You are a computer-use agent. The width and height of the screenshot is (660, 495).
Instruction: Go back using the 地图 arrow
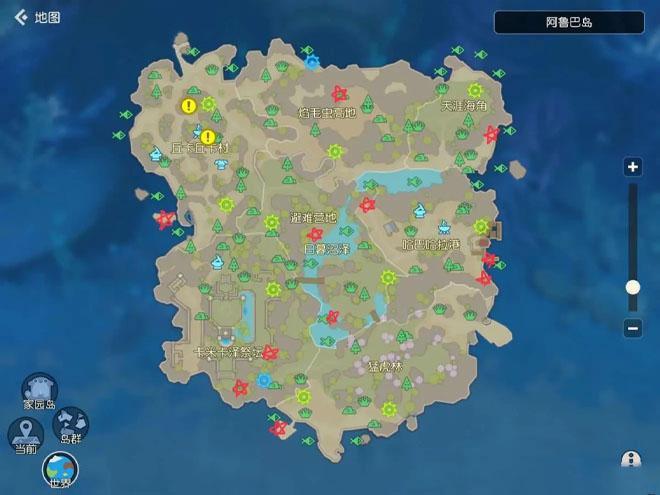point(20,17)
